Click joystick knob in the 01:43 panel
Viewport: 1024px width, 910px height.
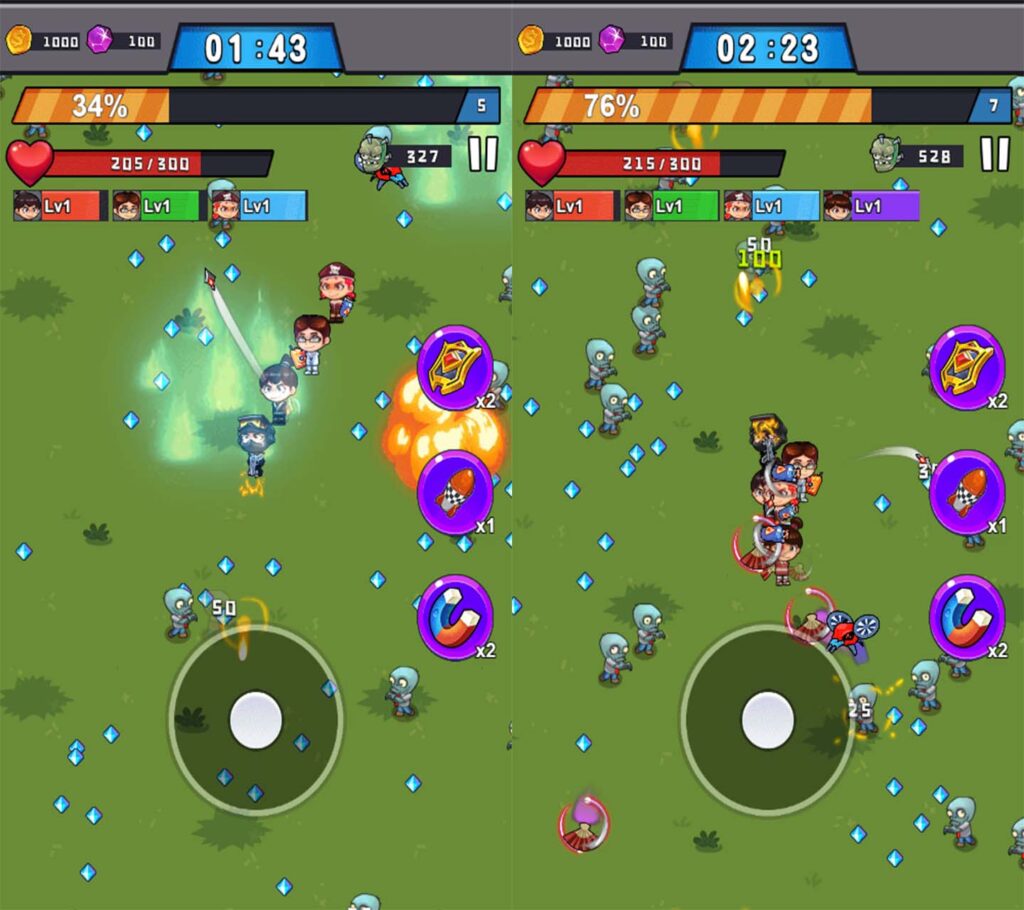[256, 719]
